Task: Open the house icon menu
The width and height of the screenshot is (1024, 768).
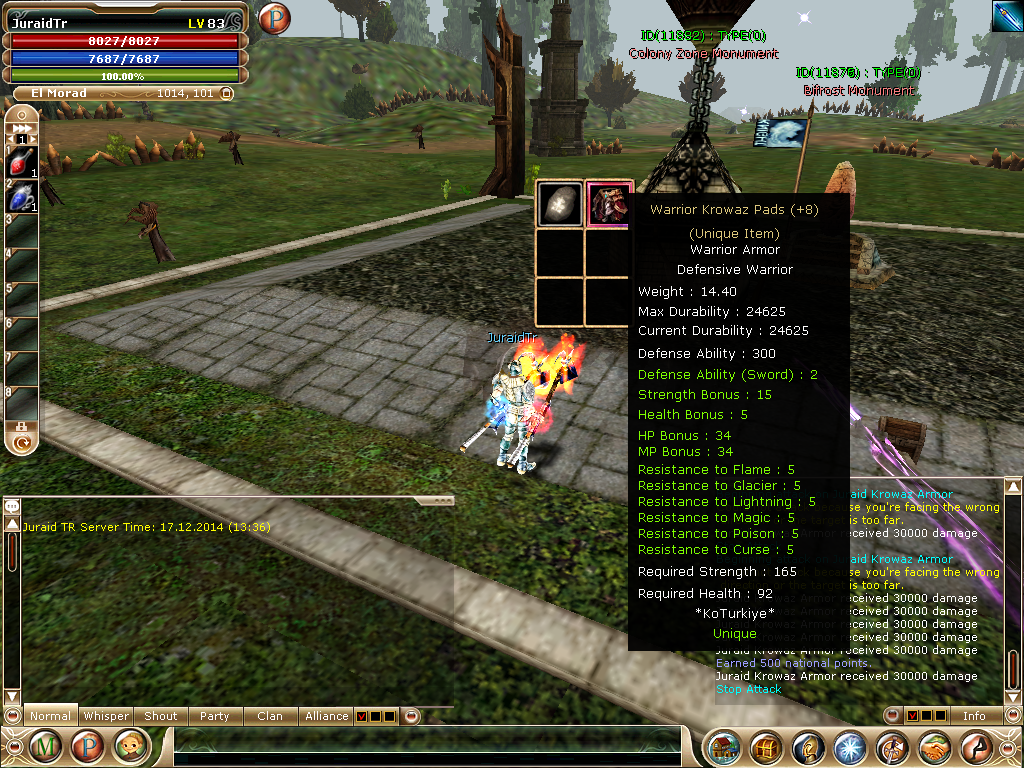Action: (x=724, y=747)
